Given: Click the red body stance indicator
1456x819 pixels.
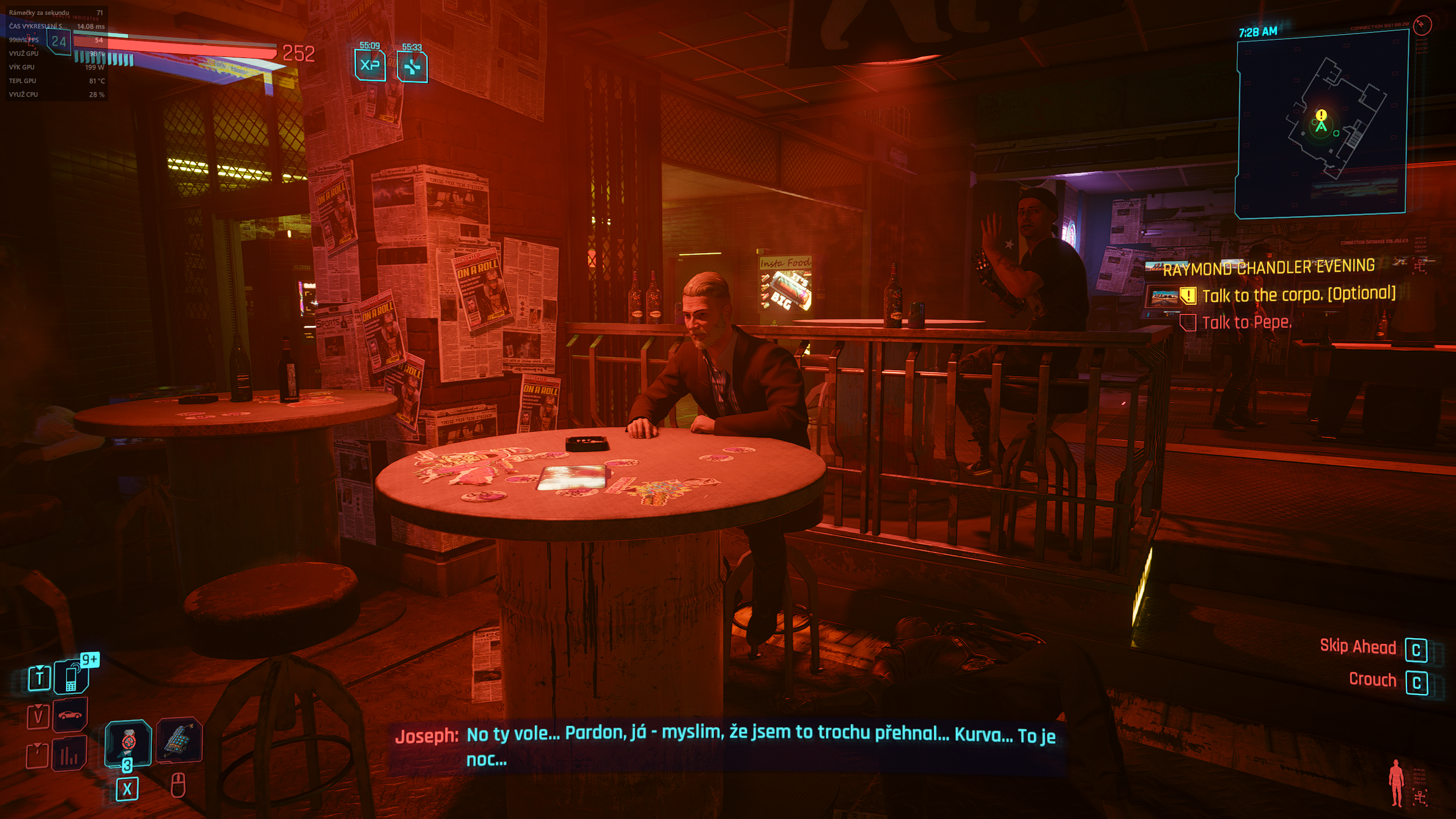Looking at the screenshot, I should pyautogui.click(x=1396, y=783).
